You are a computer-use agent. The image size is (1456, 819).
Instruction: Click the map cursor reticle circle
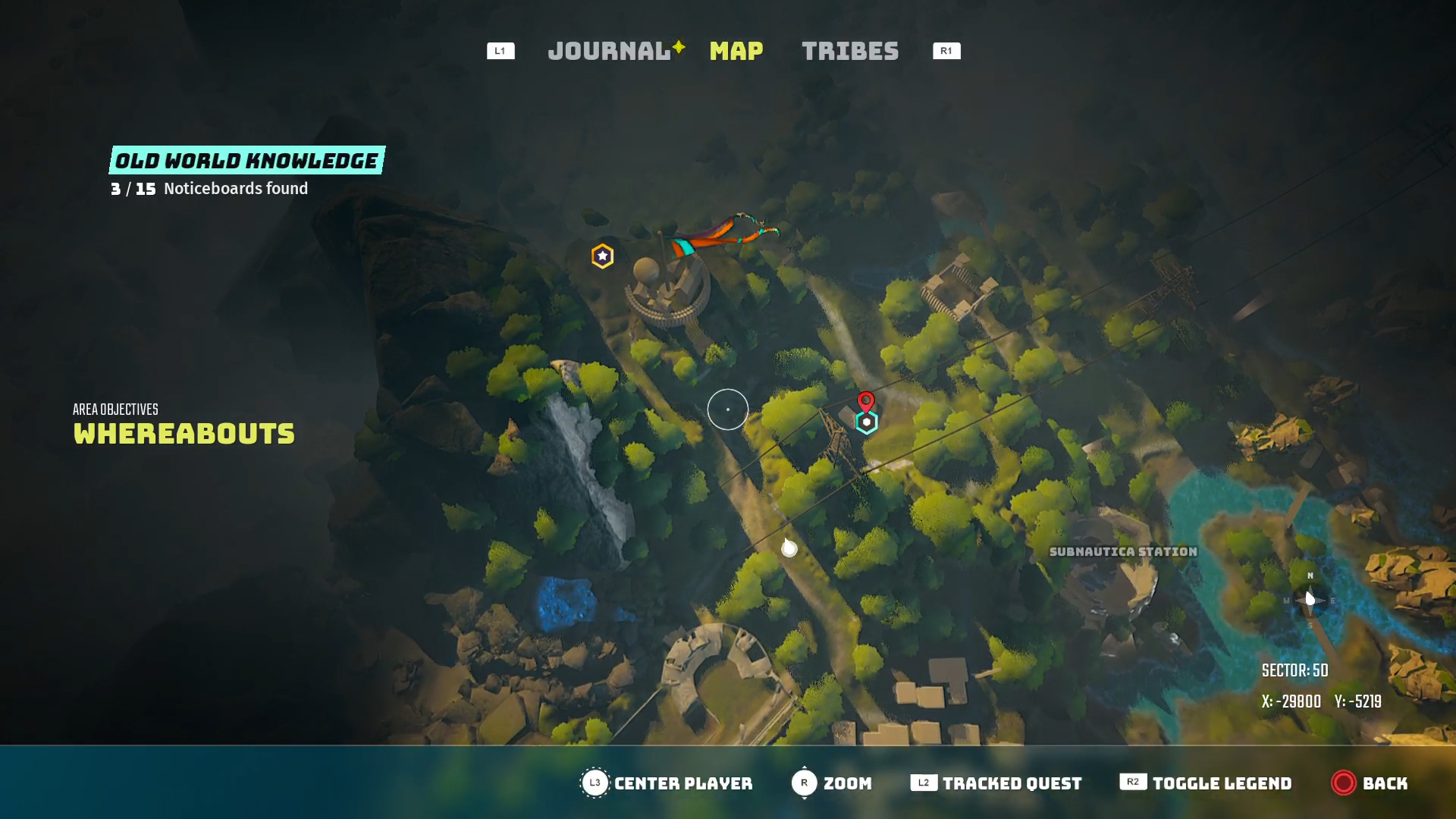tap(727, 409)
